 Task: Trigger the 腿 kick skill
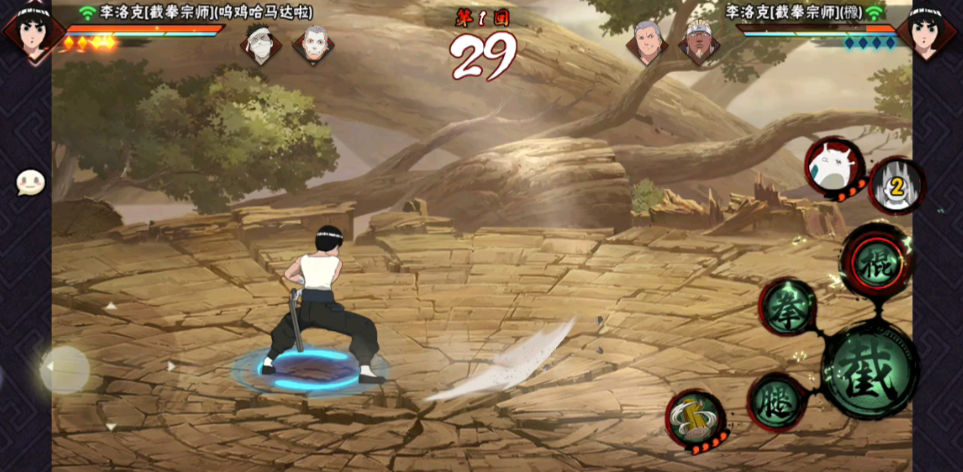pyautogui.click(x=777, y=402)
